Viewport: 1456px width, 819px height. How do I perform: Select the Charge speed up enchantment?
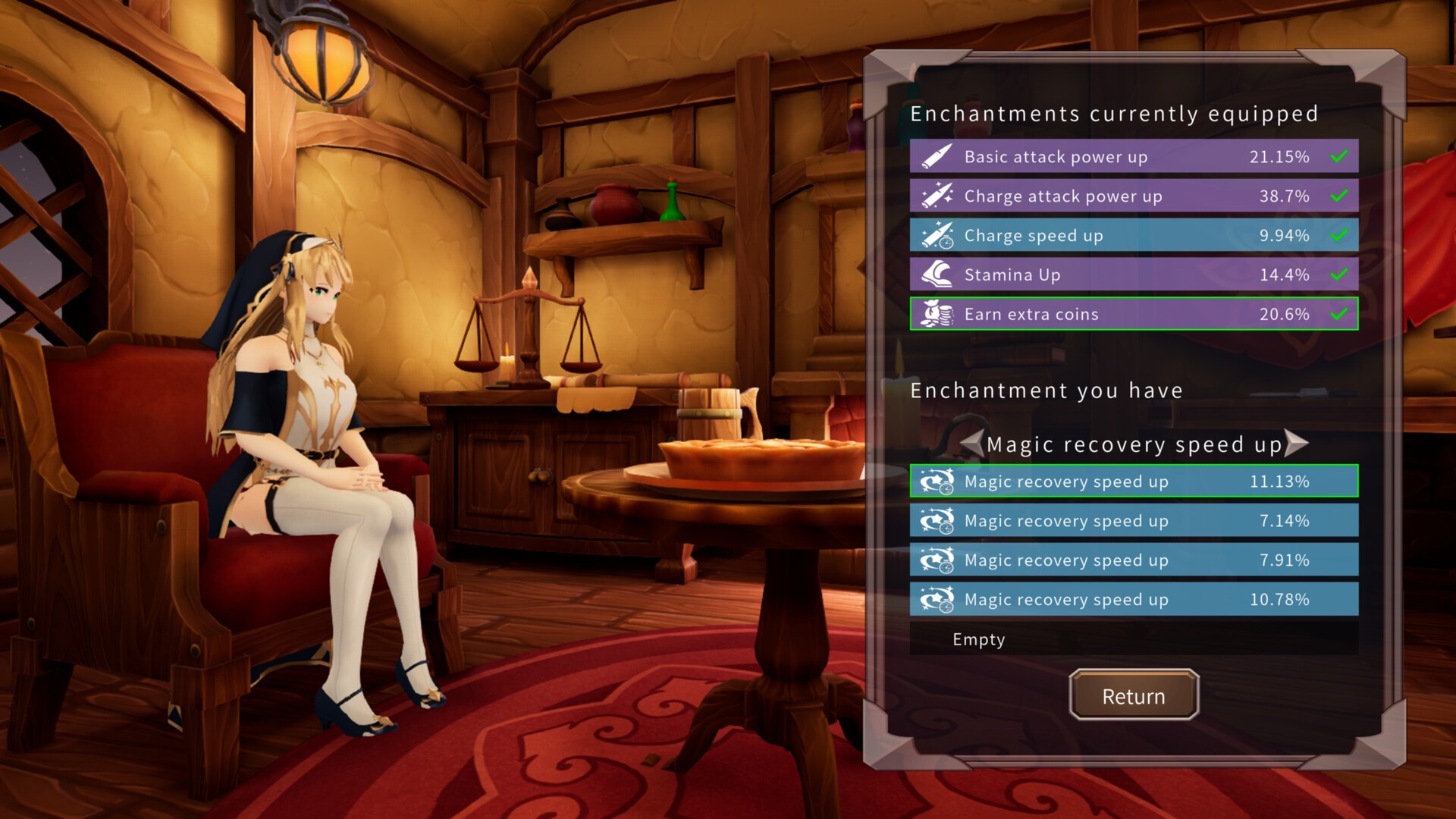(x=1133, y=236)
